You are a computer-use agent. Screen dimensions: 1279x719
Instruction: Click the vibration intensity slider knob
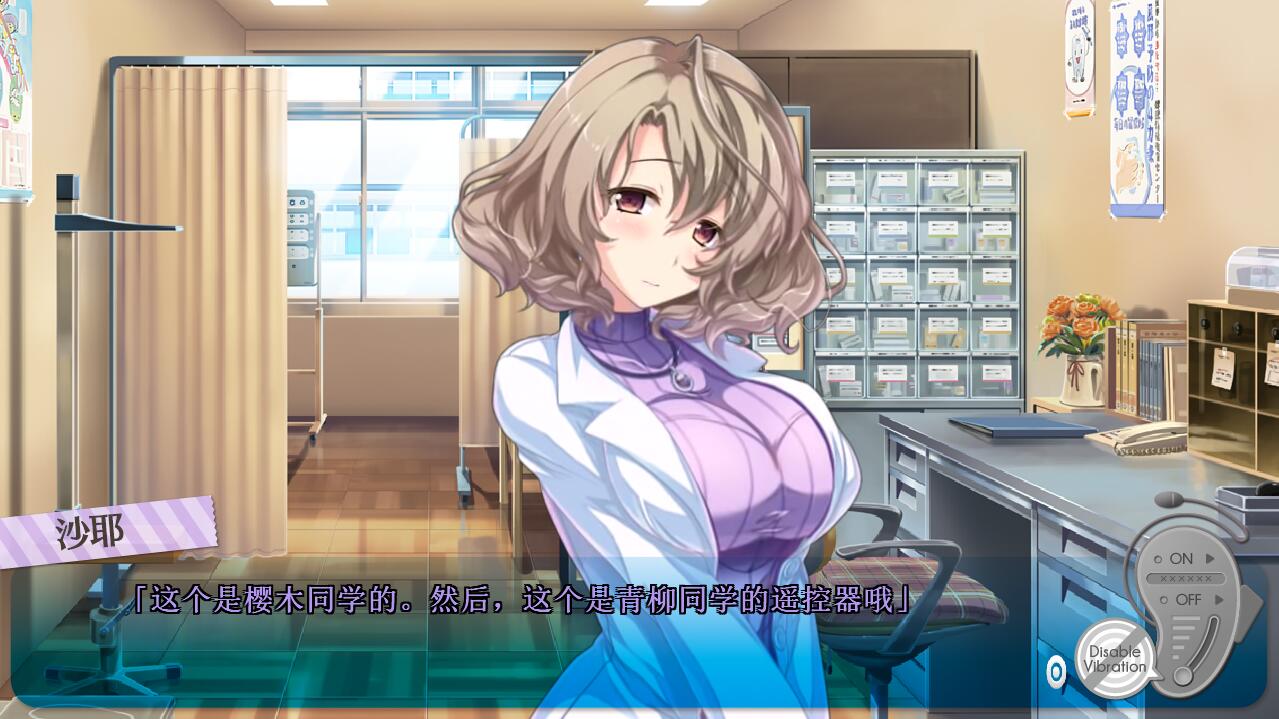1183,676
